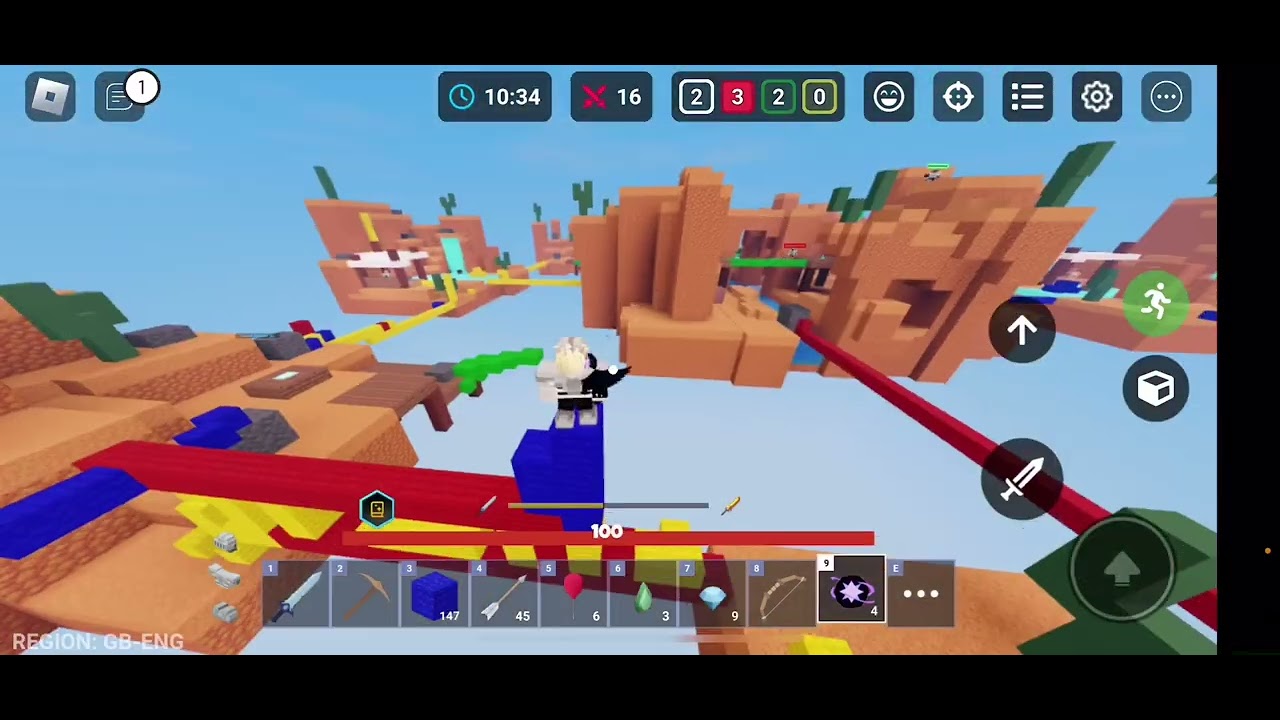The width and height of the screenshot is (1280, 720).
Task: Open the chat with one unread message
Action: coord(121,96)
